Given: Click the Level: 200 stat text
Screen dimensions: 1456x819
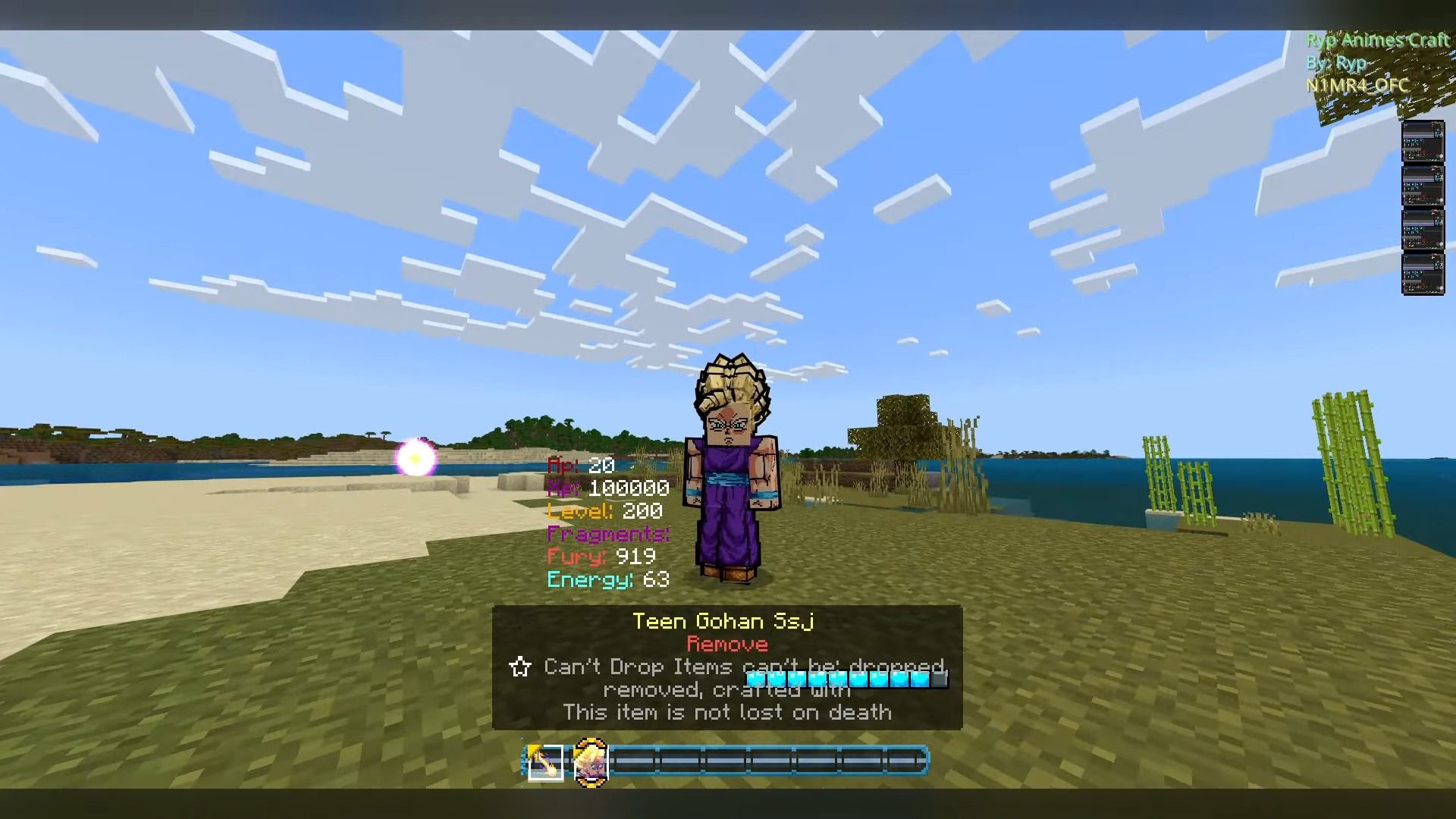Looking at the screenshot, I should click(604, 511).
